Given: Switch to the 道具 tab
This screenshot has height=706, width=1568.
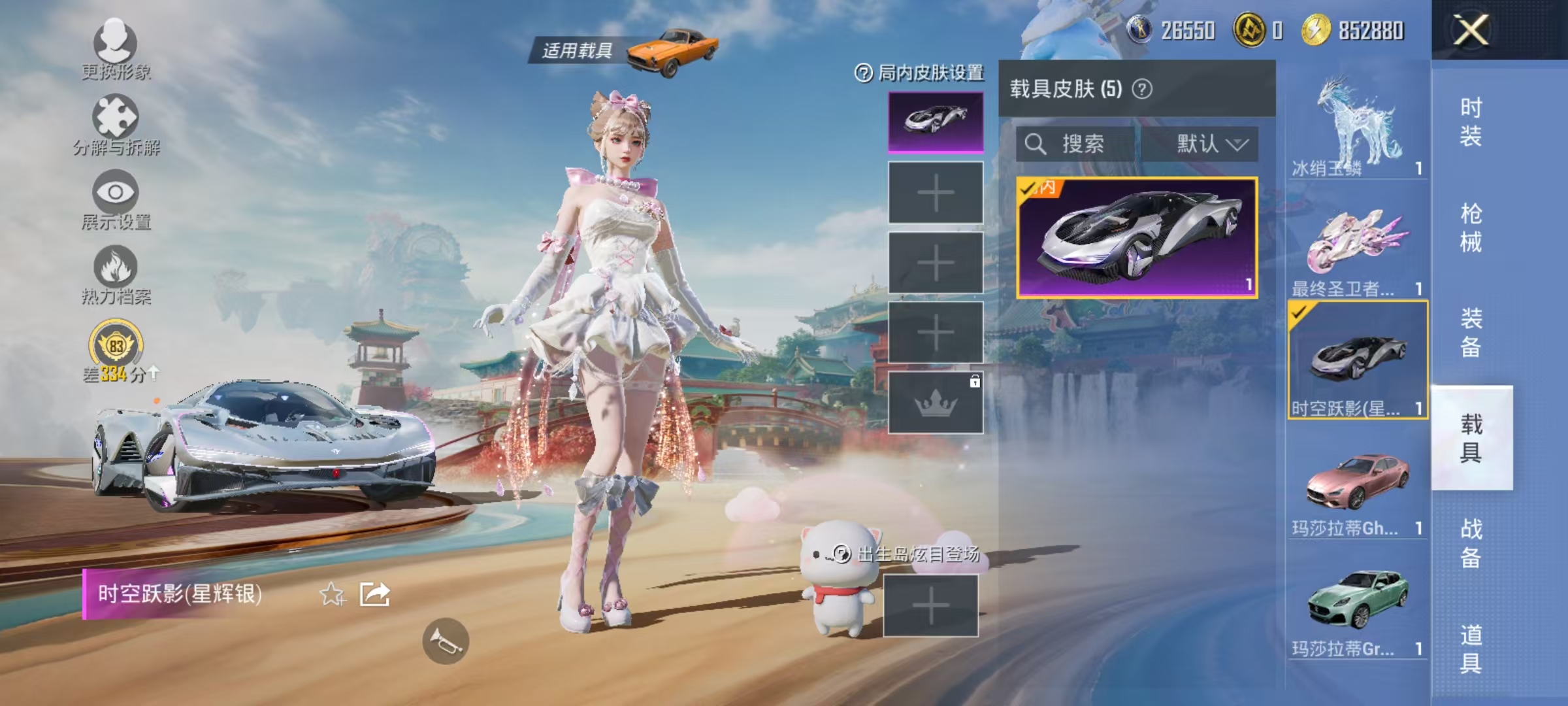Looking at the screenshot, I should click(1470, 631).
